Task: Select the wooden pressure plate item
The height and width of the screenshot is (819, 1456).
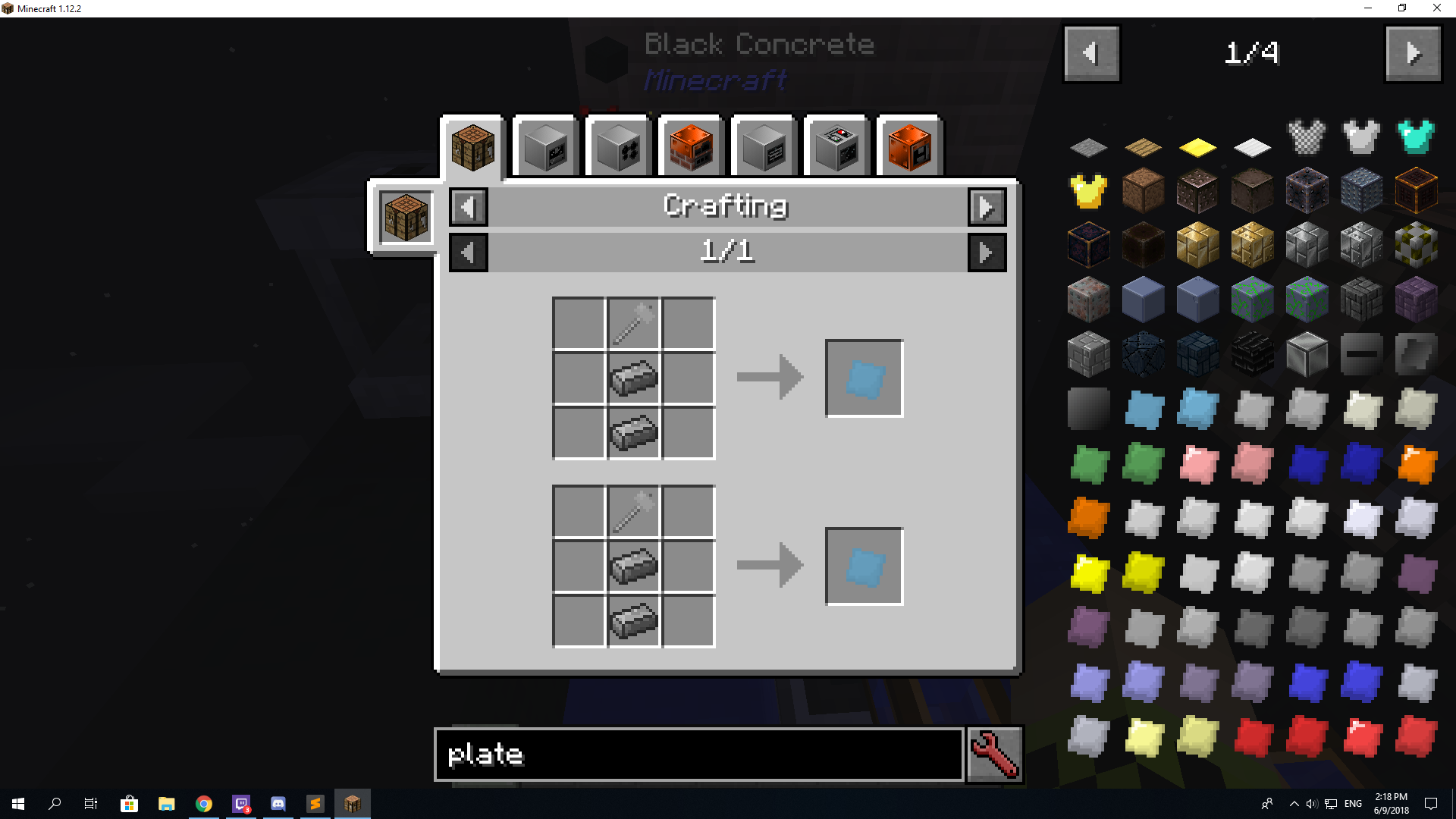Action: [1143, 146]
